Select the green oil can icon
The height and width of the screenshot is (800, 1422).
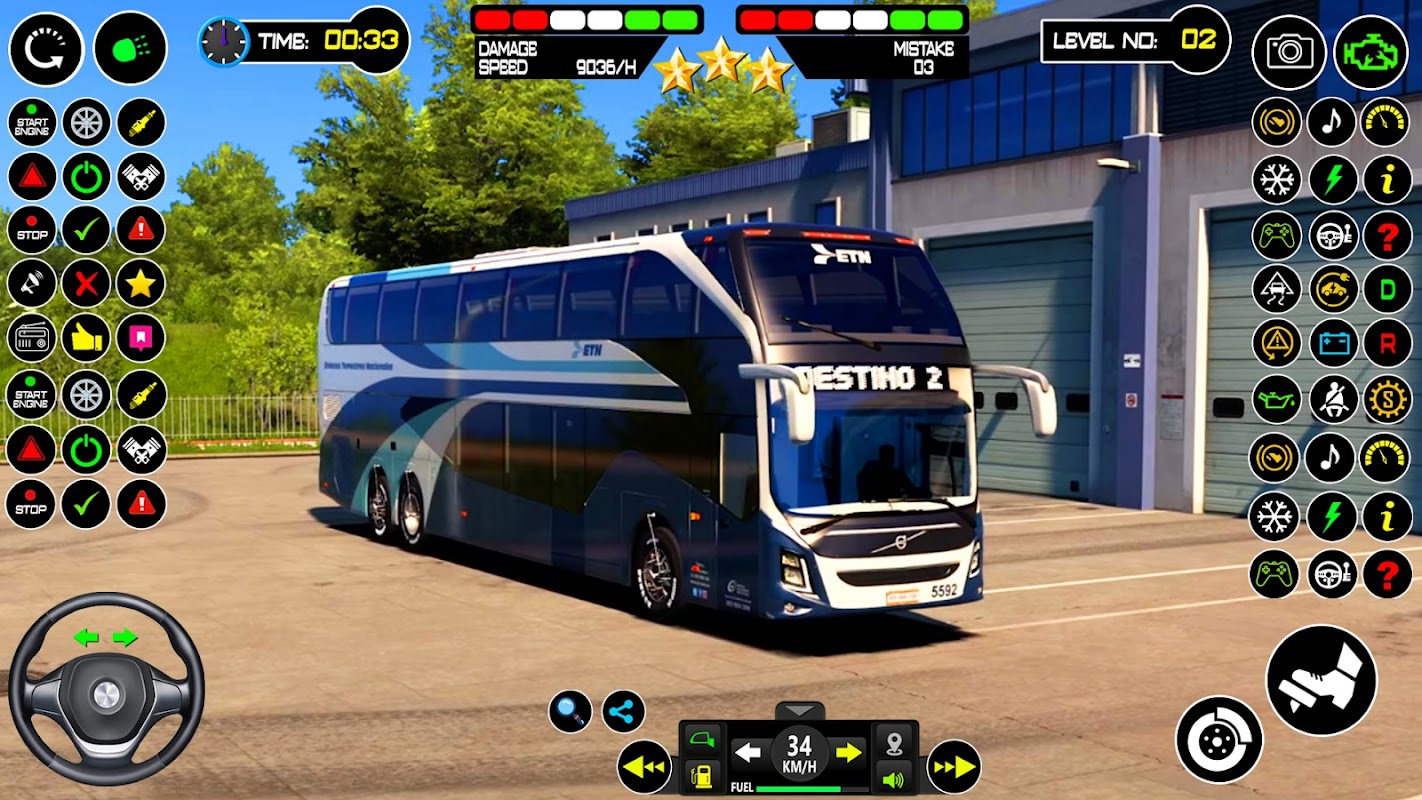(1277, 399)
